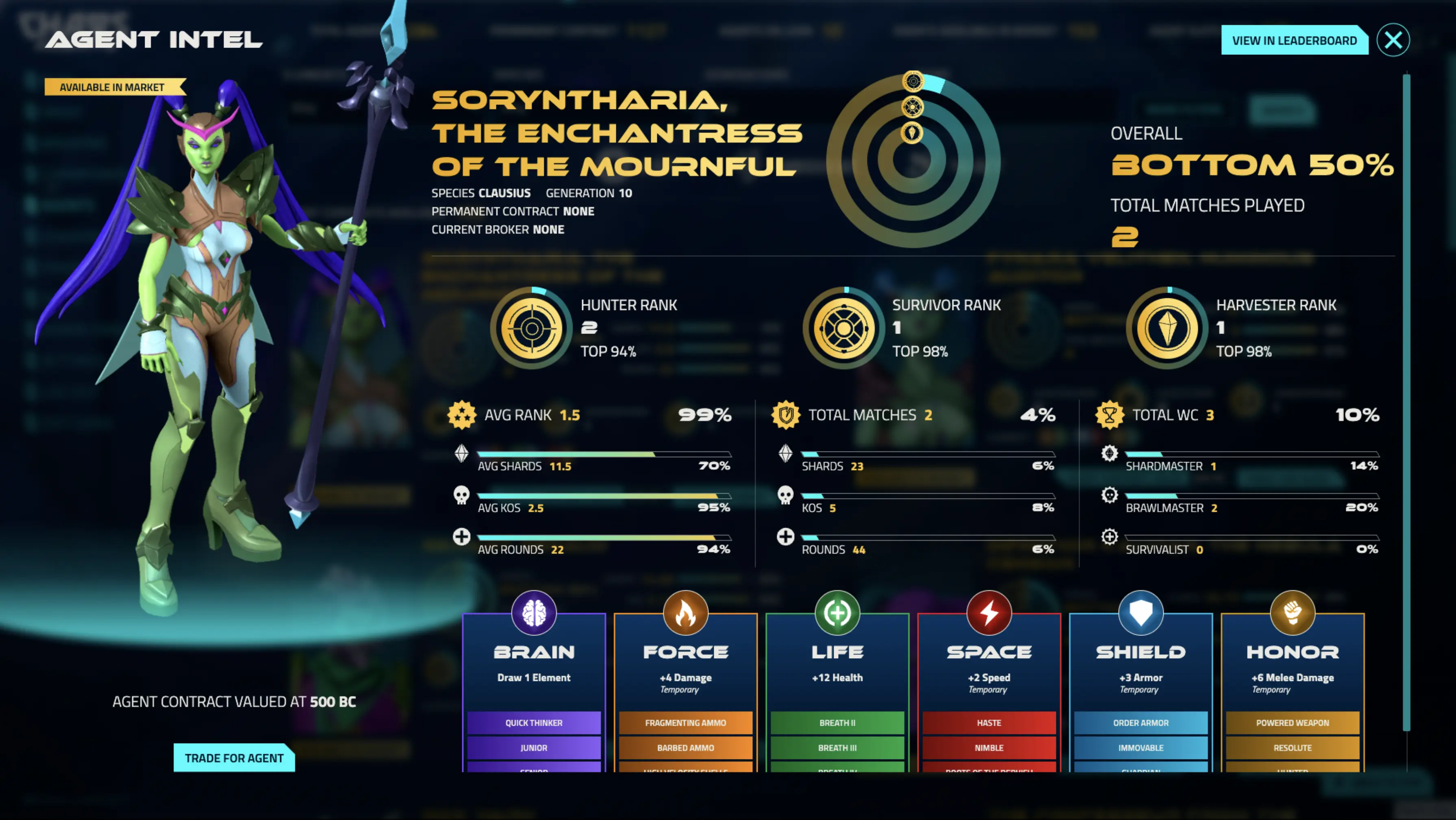This screenshot has height=820, width=1456.
Task: Select the Space lightning bolt icon
Action: 989,613
